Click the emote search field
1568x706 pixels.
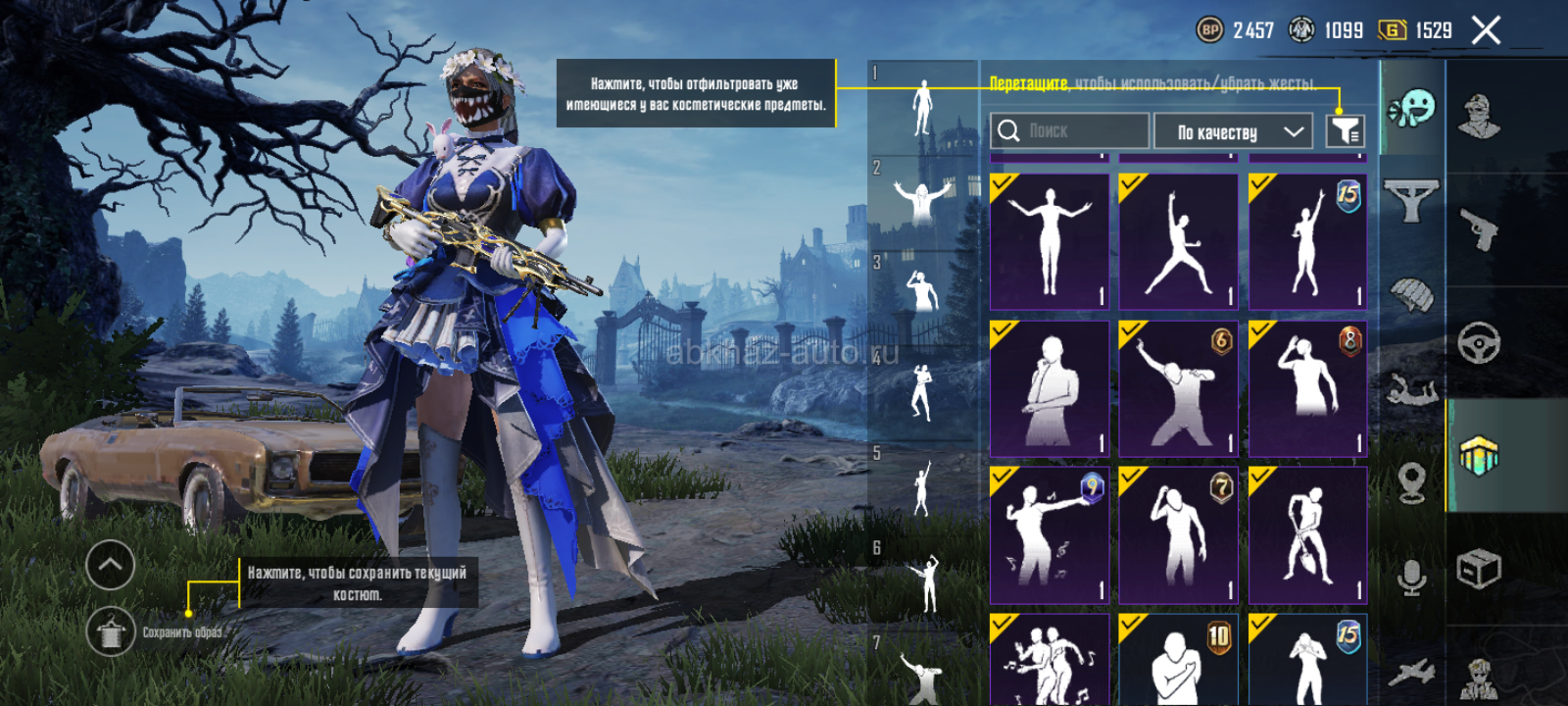1069,130
